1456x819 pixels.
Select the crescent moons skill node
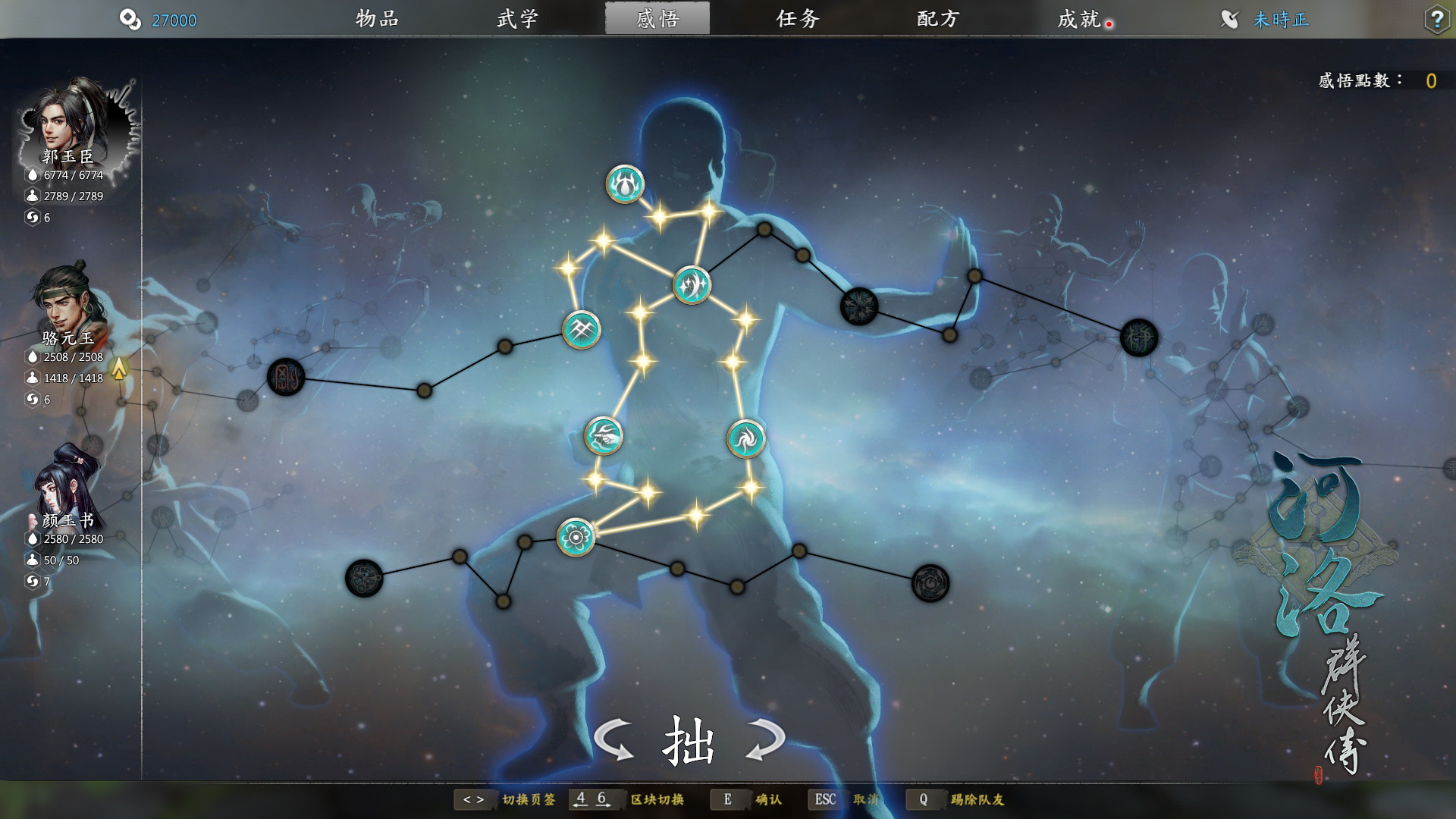coord(691,285)
